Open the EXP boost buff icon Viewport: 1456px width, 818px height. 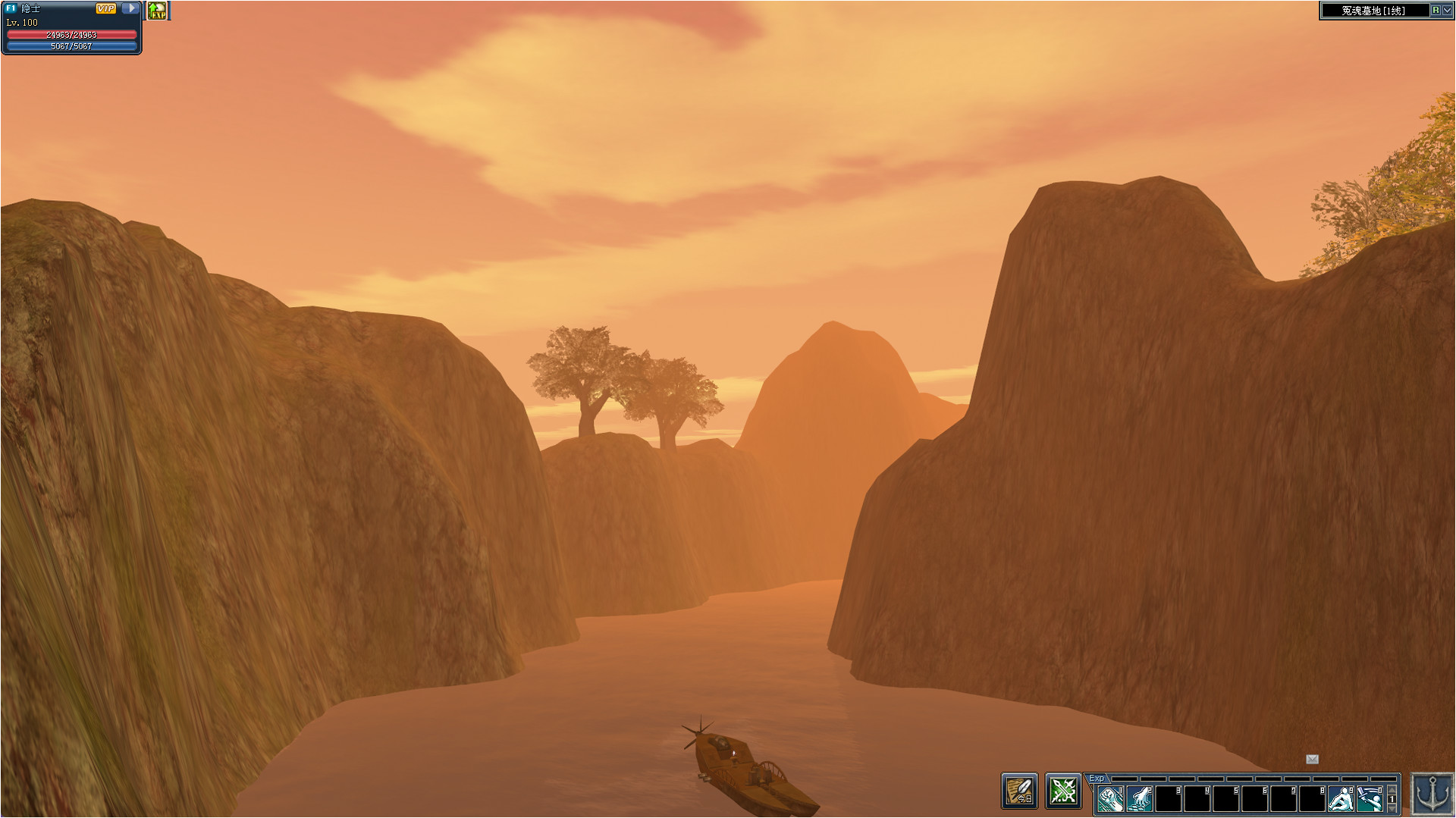click(157, 11)
